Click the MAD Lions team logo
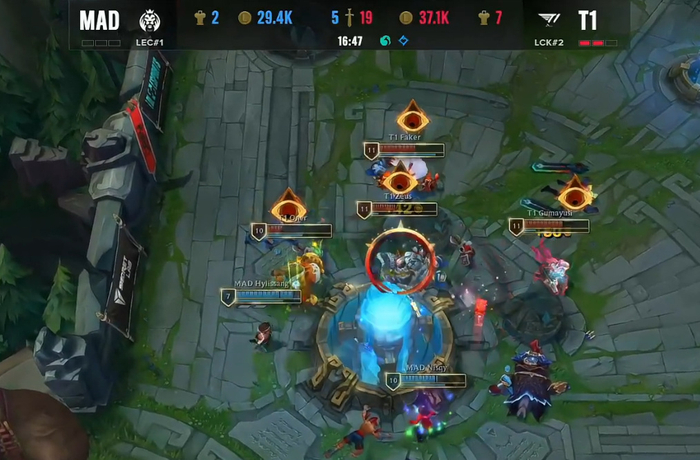The width and height of the screenshot is (700, 460). [x=148, y=20]
